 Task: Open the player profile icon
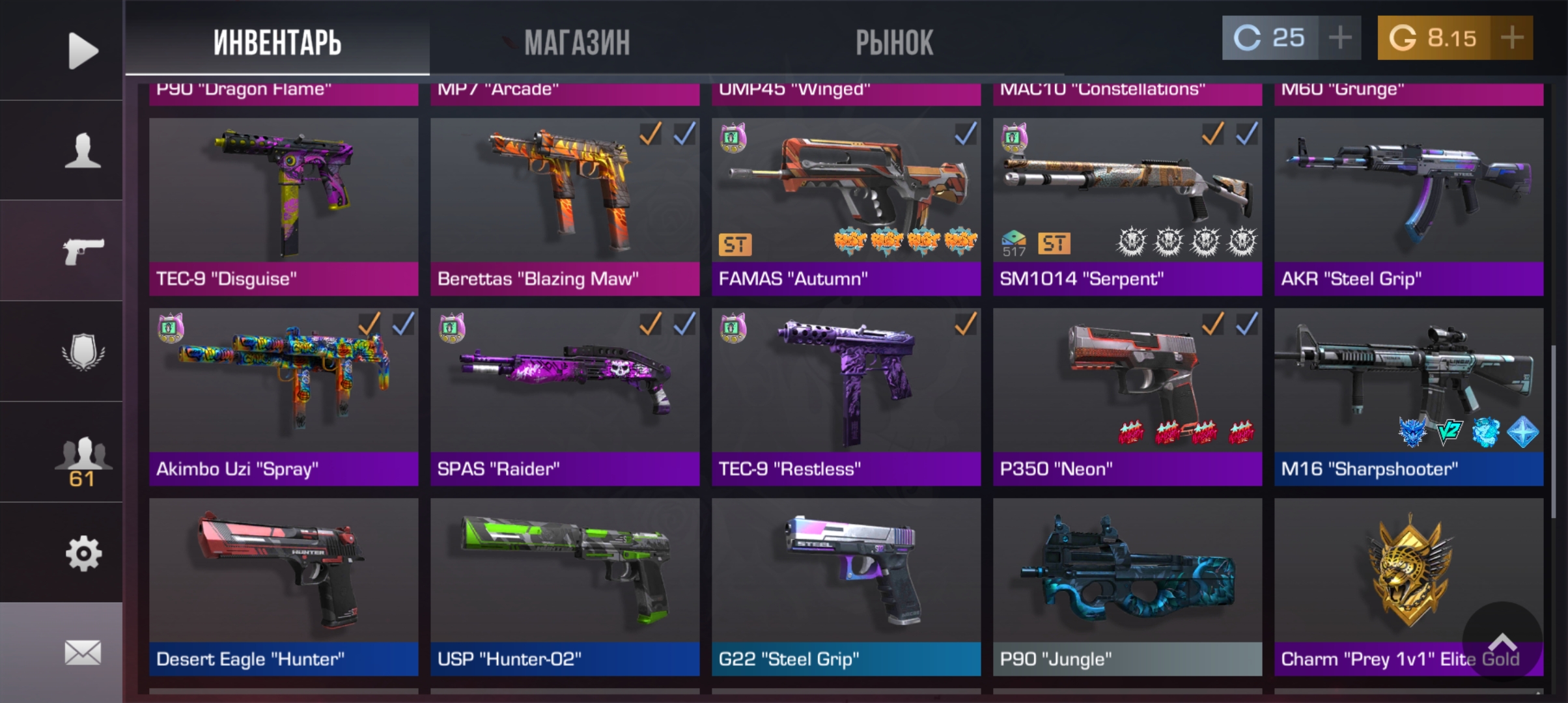pos(83,151)
